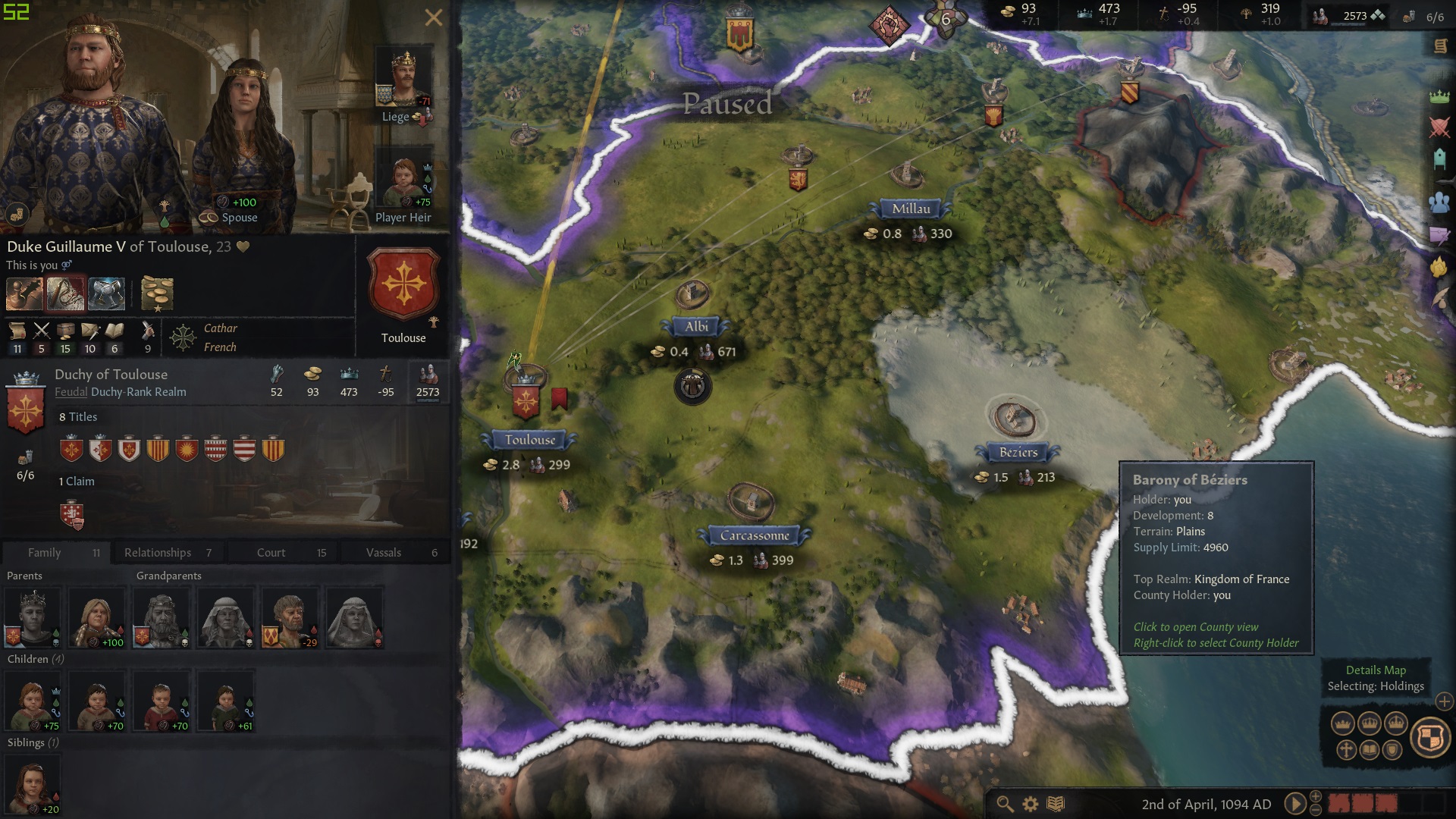The width and height of the screenshot is (1456, 819).
Task: Open the in-game encyclopedia book icon
Action: click(1056, 803)
